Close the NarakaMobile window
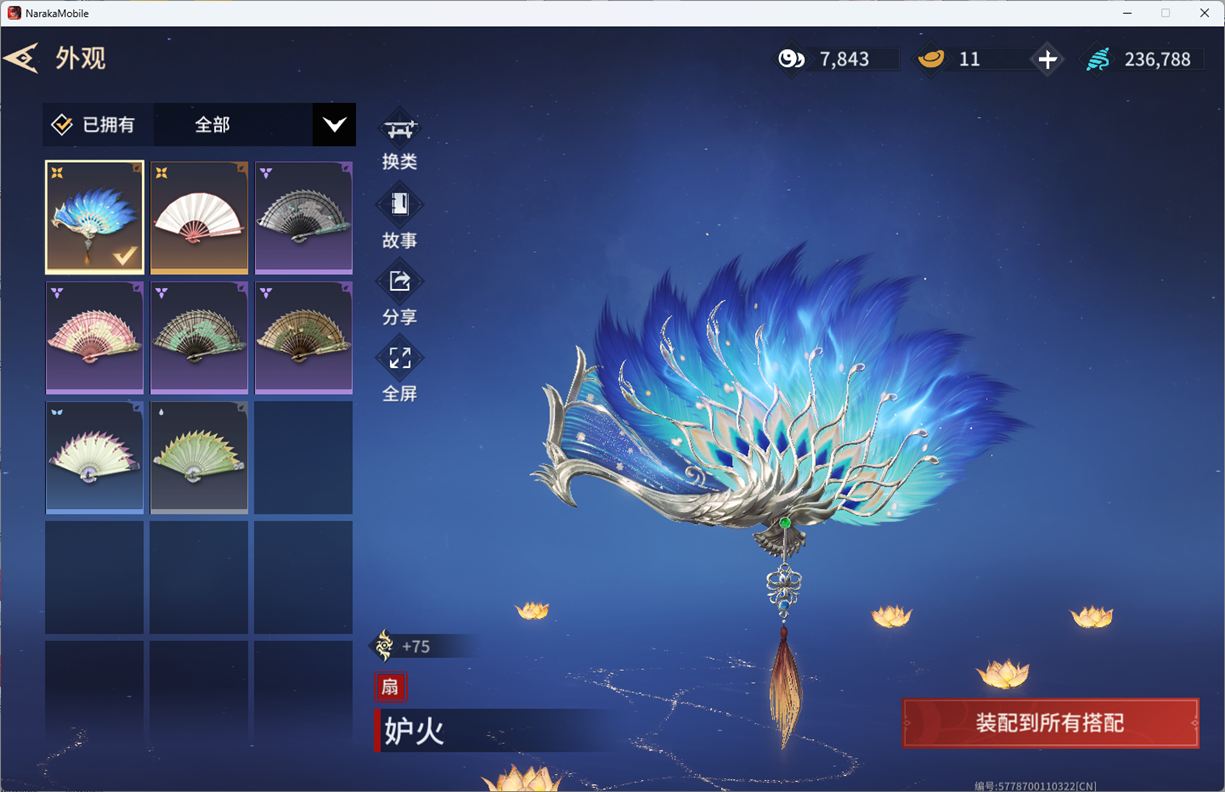1225x792 pixels. coord(1204,13)
